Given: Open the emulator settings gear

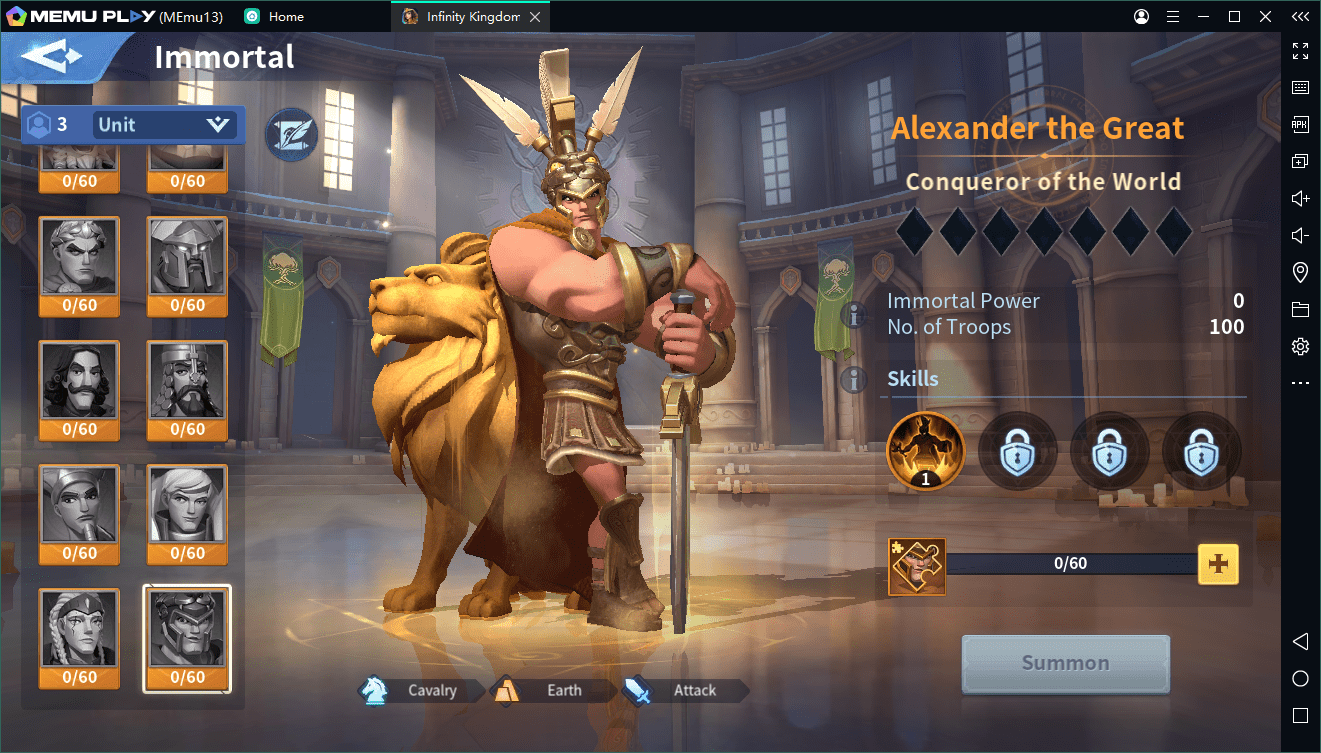Looking at the screenshot, I should 1300,346.
